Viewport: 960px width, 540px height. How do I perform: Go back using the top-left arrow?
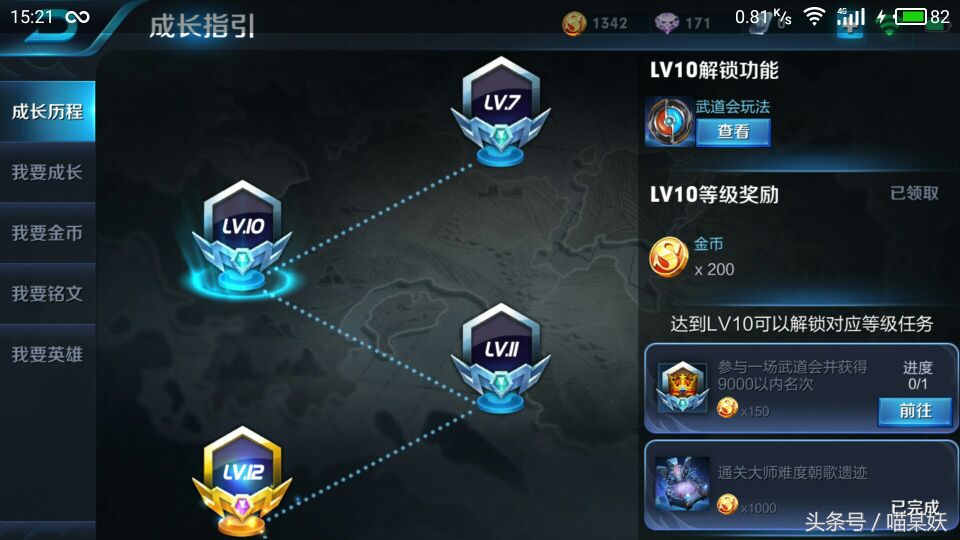point(43,24)
